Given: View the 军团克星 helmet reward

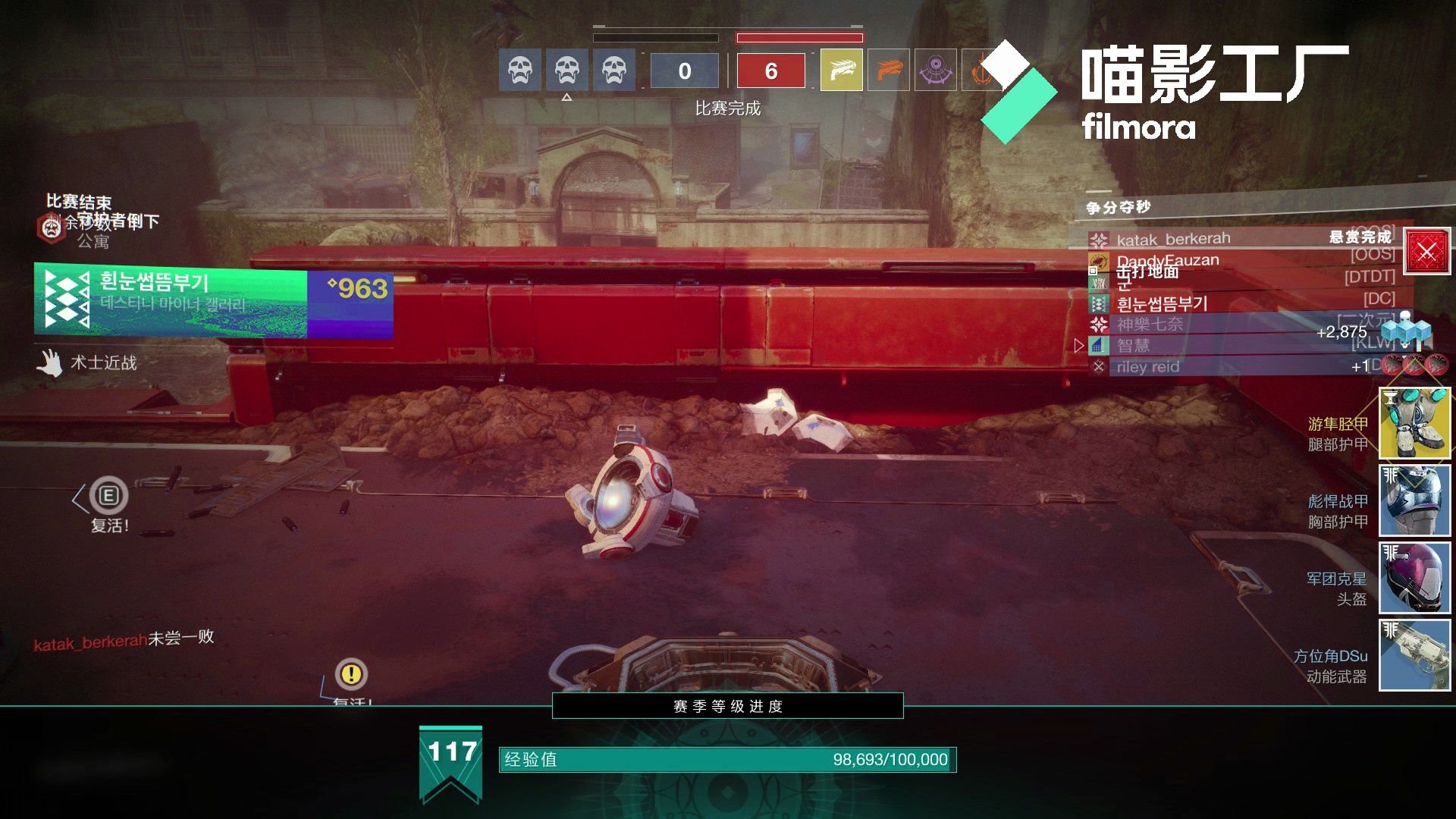Looking at the screenshot, I should pos(1414,578).
